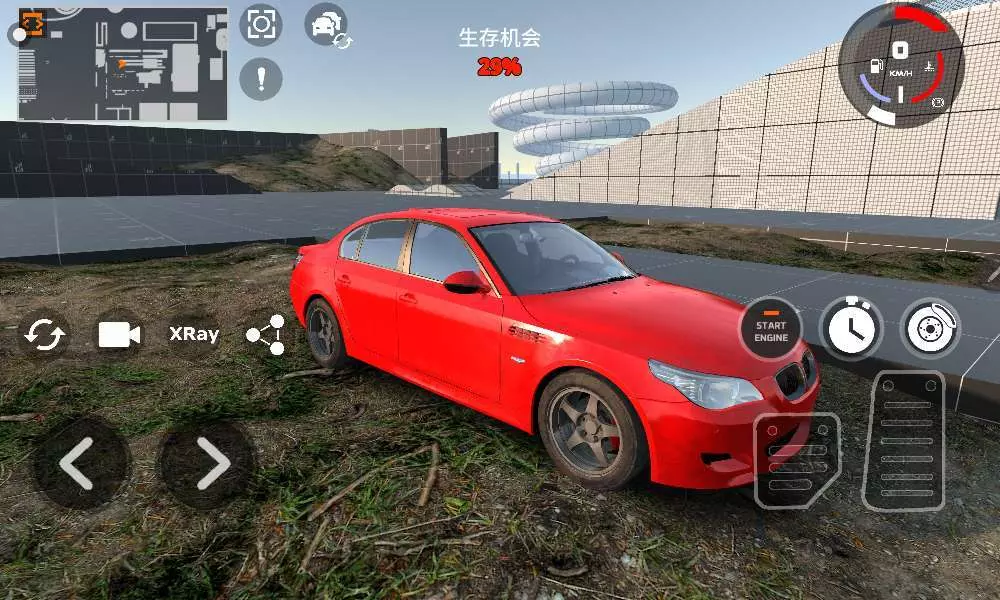Open the node damage share icon
Image resolution: width=1000 pixels, height=600 pixels.
(266, 336)
